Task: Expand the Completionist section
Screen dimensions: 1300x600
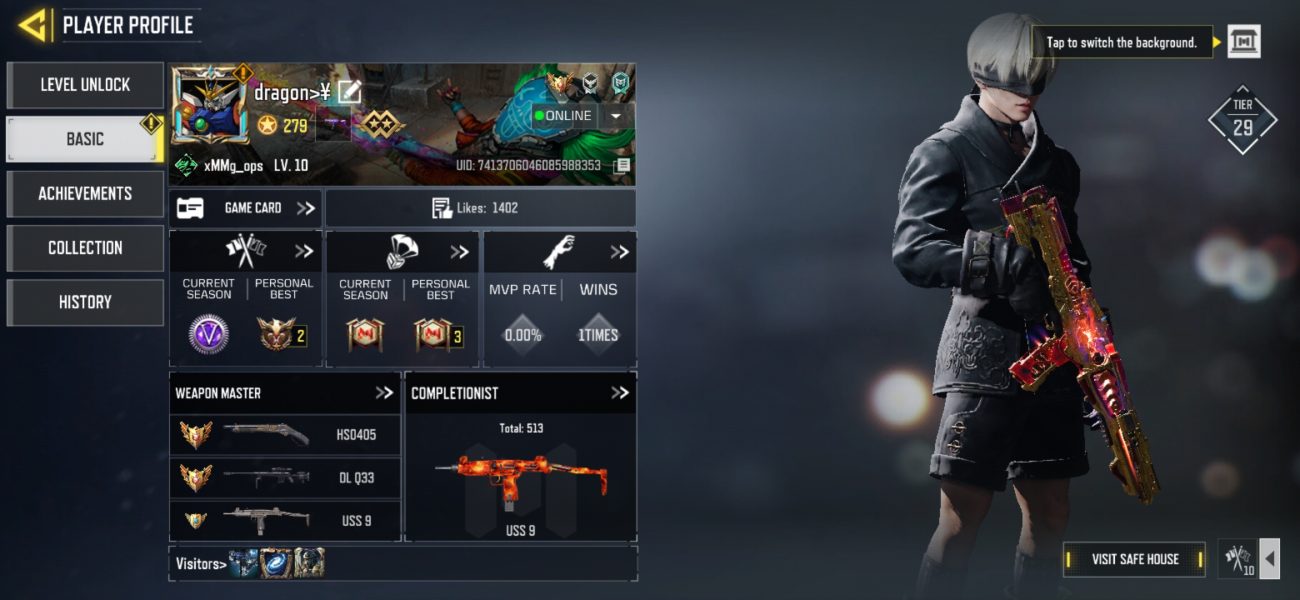Action: pyautogui.click(x=620, y=393)
